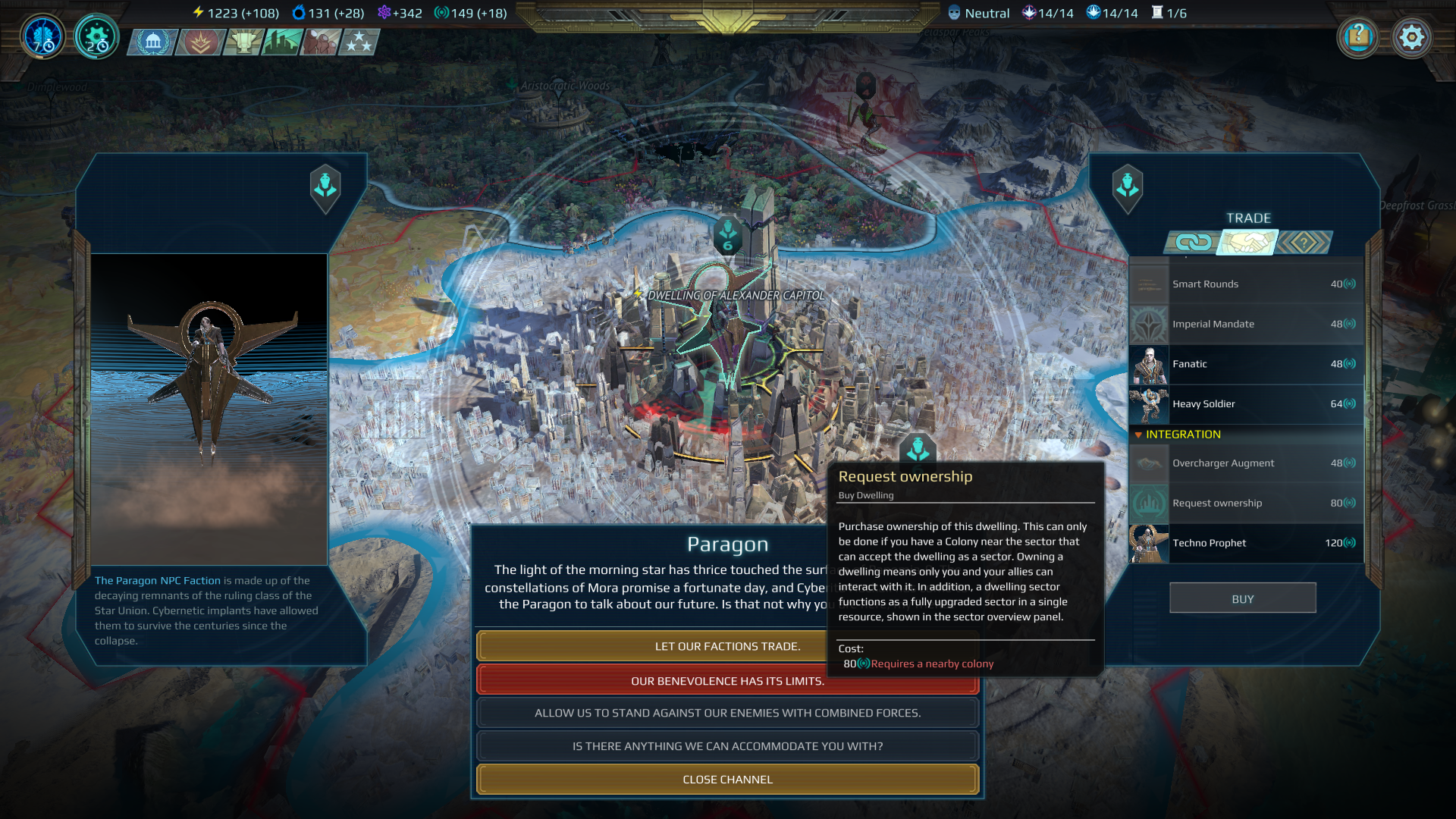Choose 'OUR BENEVOLENCE HAS ITS LIMITS.'

click(726, 681)
